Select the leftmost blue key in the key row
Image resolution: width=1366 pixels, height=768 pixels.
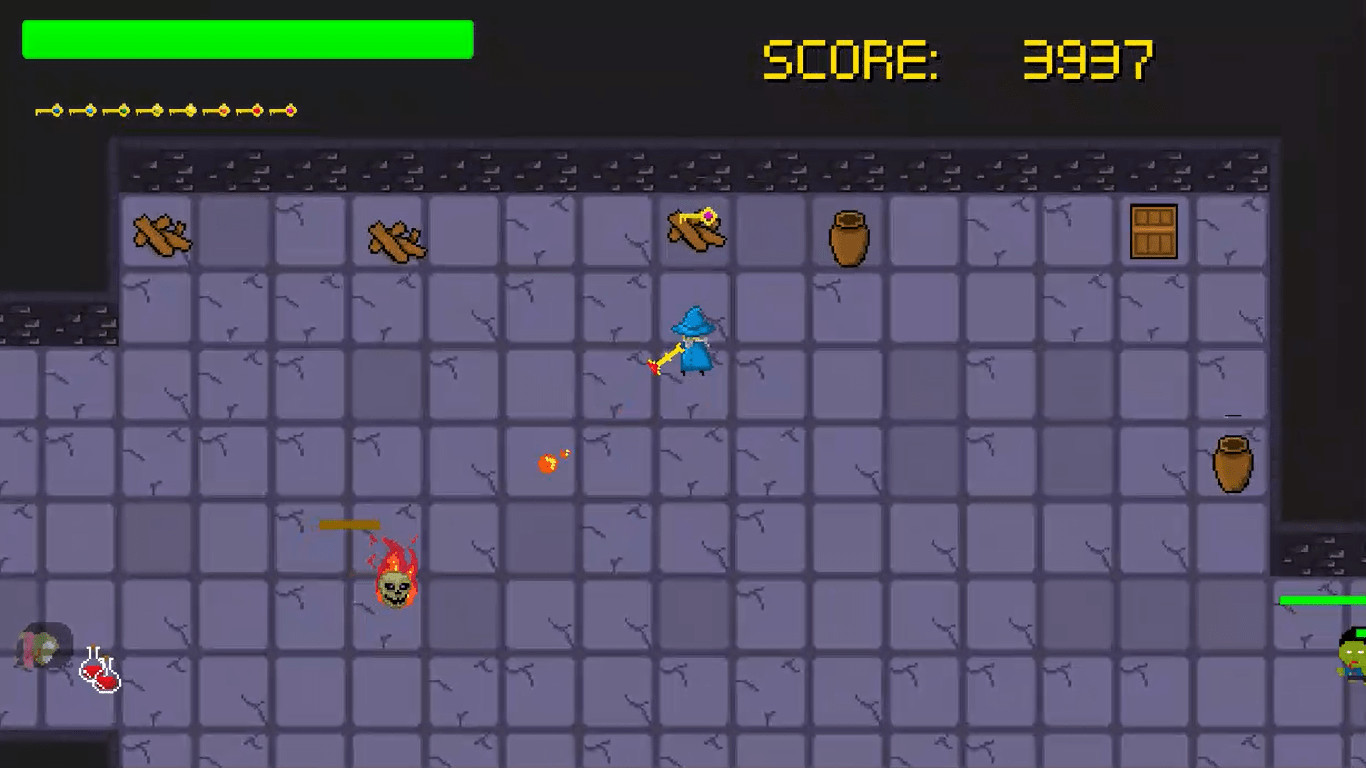56,110
